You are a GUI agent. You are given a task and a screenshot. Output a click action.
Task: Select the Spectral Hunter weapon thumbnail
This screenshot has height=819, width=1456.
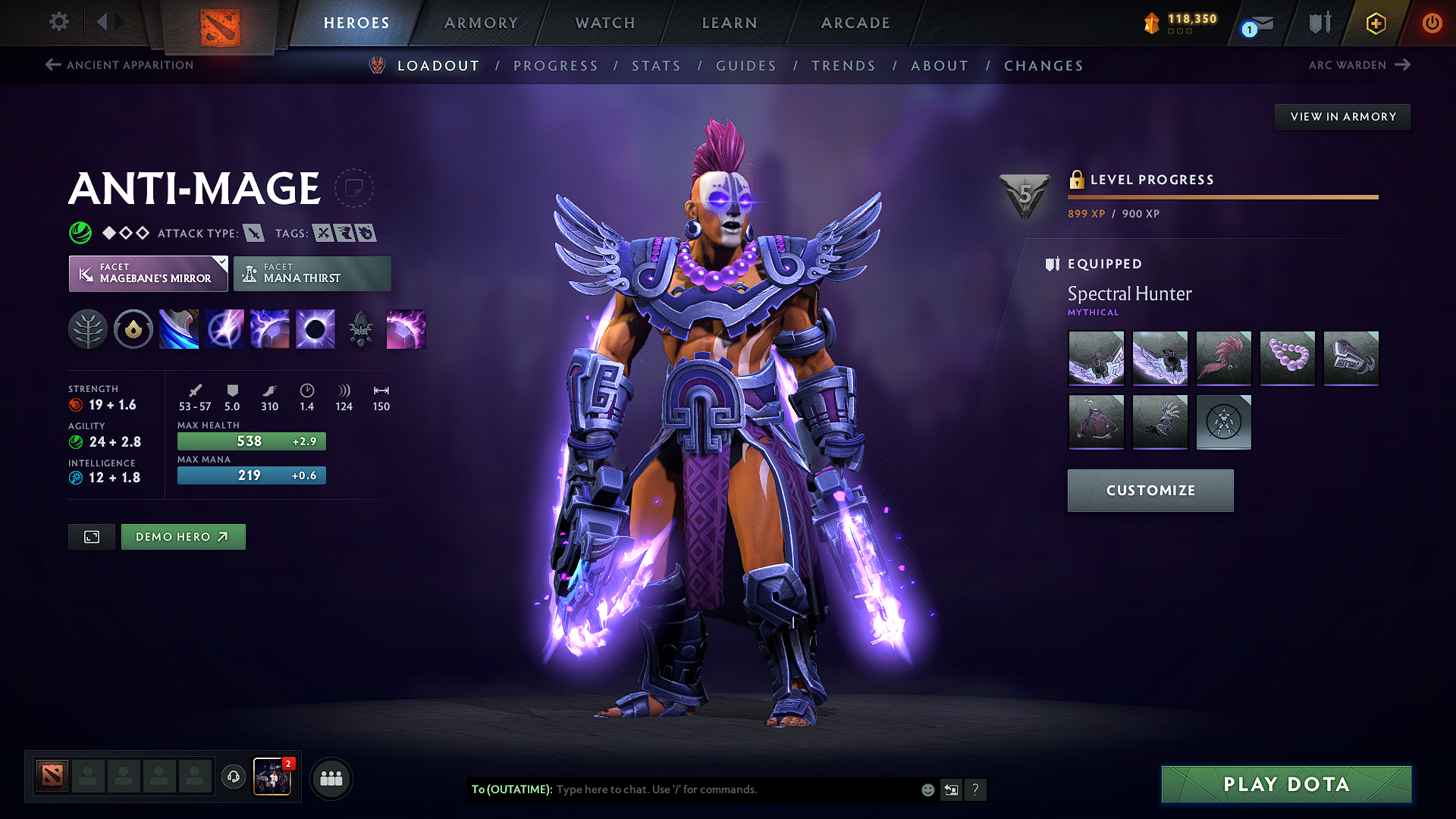coord(1097,359)
